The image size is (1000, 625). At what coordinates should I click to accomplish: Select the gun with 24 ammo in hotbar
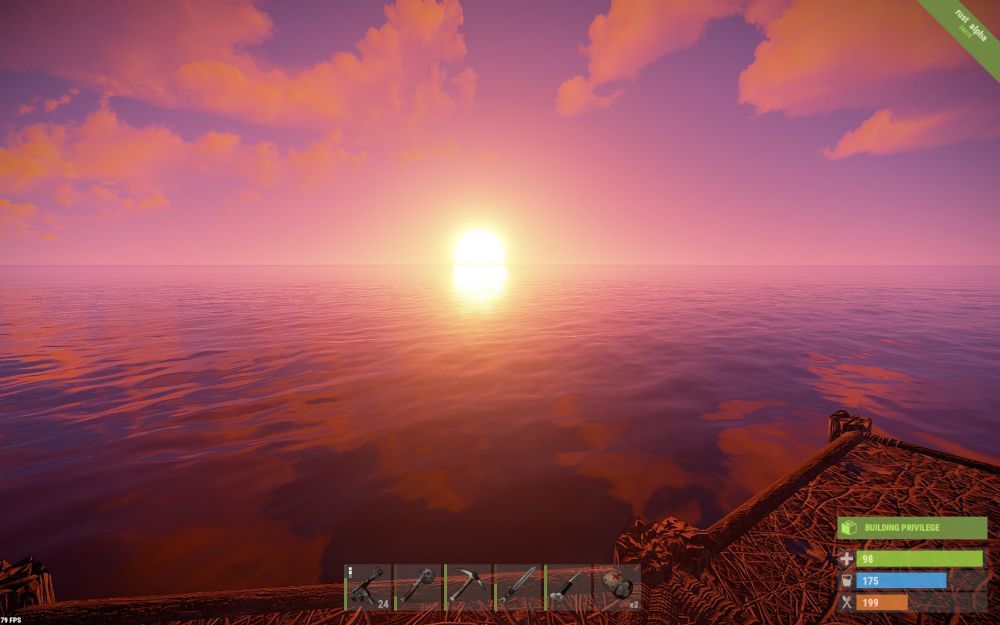(368, 587)
